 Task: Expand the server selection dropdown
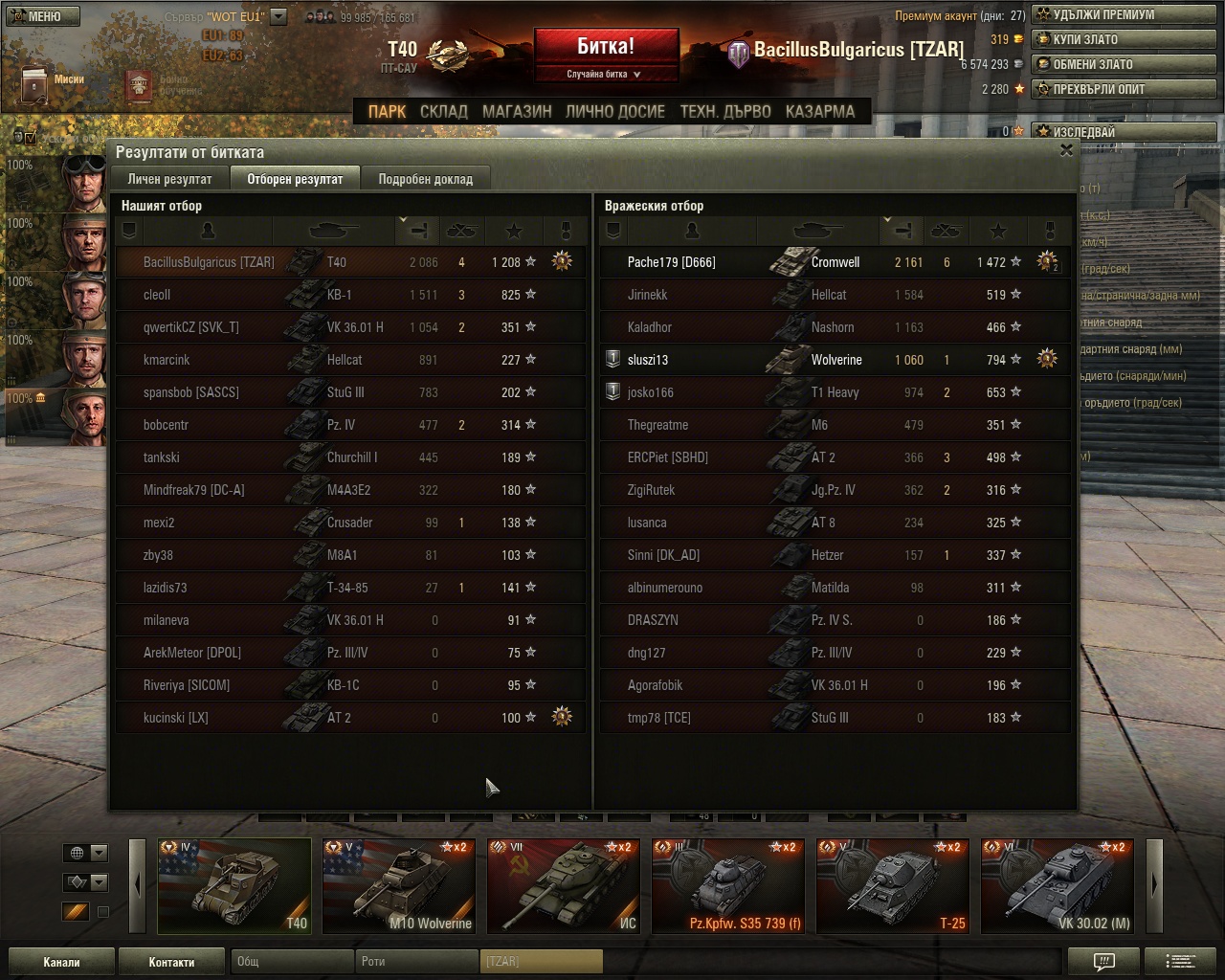278,16
